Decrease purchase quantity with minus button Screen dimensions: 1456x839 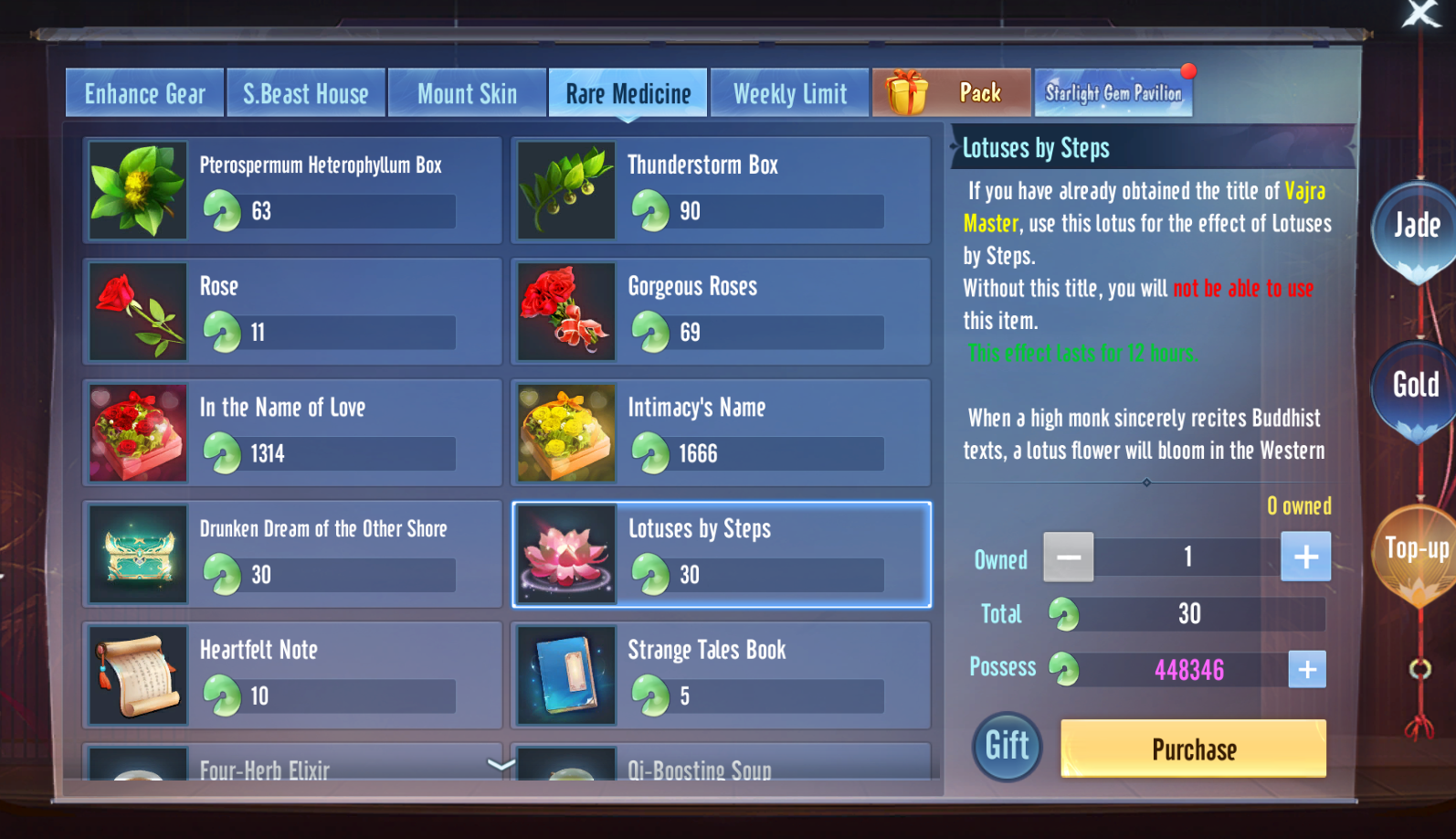point(1069,557)
